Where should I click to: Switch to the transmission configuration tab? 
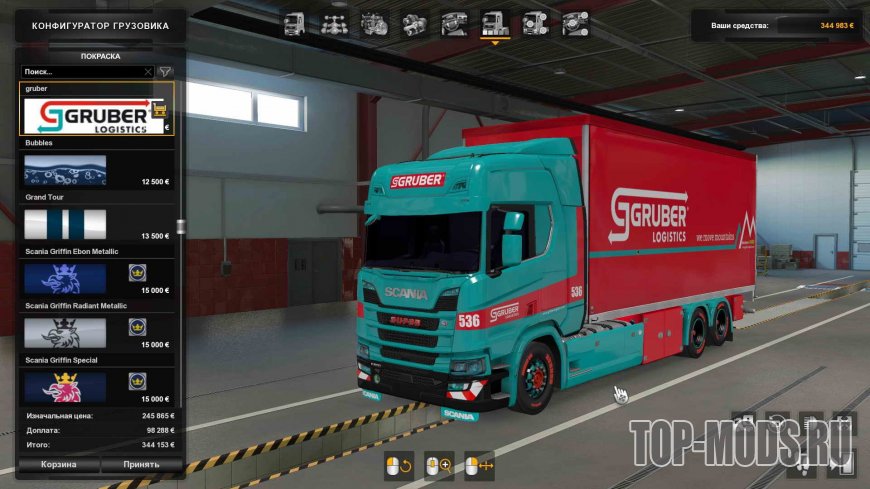pyautogui.click(x=413, y=24)
